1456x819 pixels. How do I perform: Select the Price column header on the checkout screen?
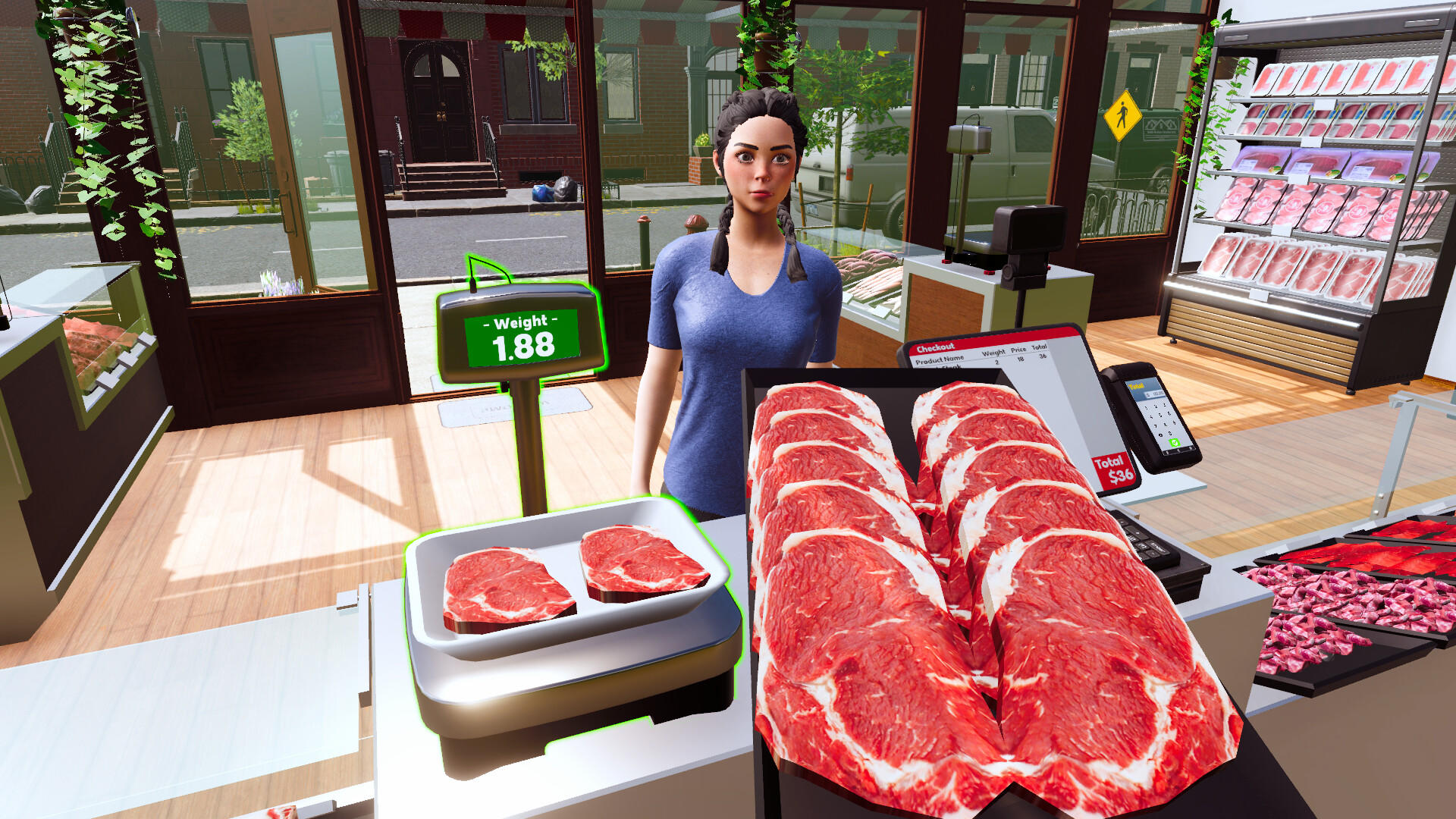tap(1019, 349)
